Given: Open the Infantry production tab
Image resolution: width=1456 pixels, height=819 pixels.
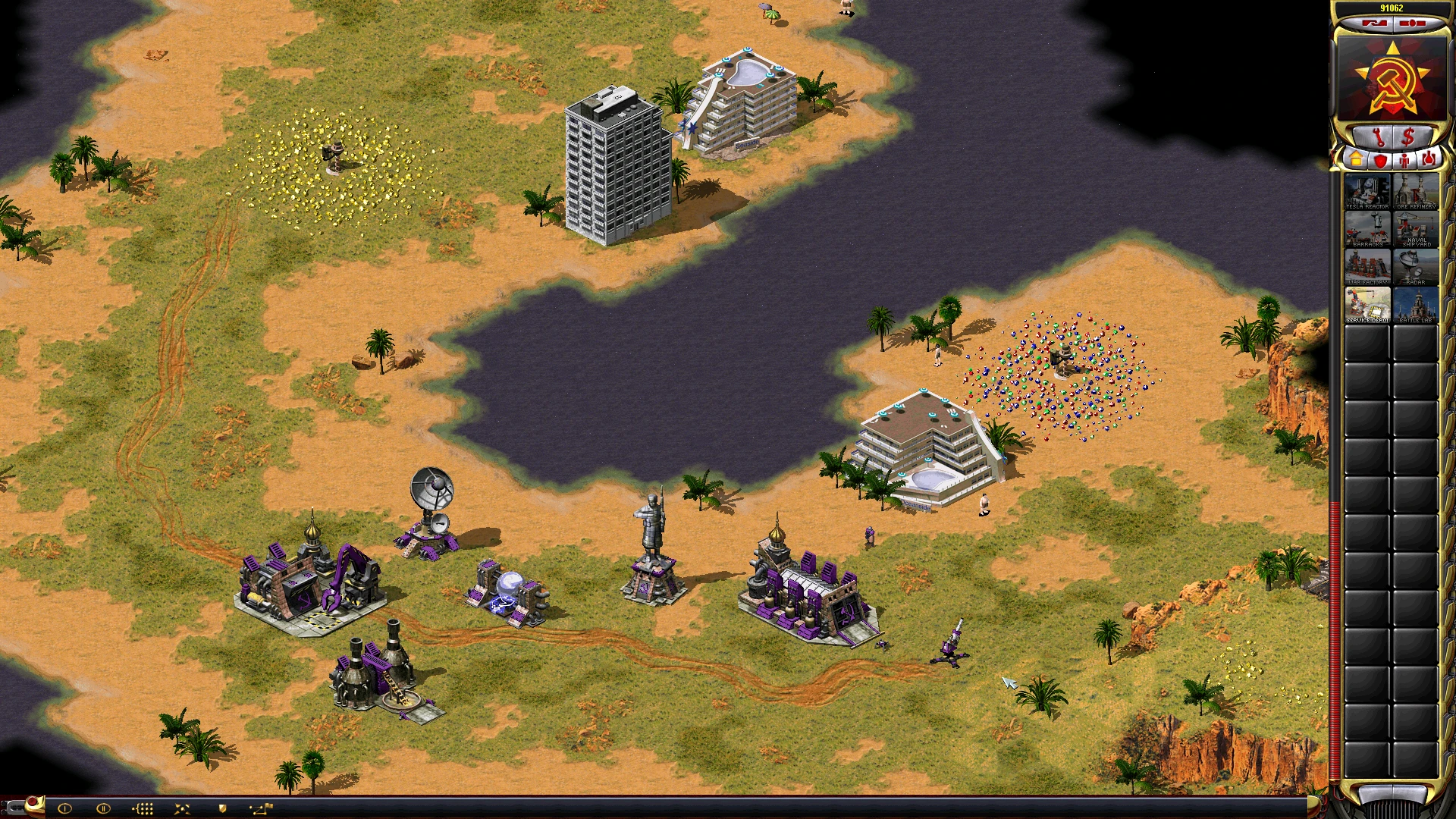Looking at the screenshot, I should click(1404, 162).
